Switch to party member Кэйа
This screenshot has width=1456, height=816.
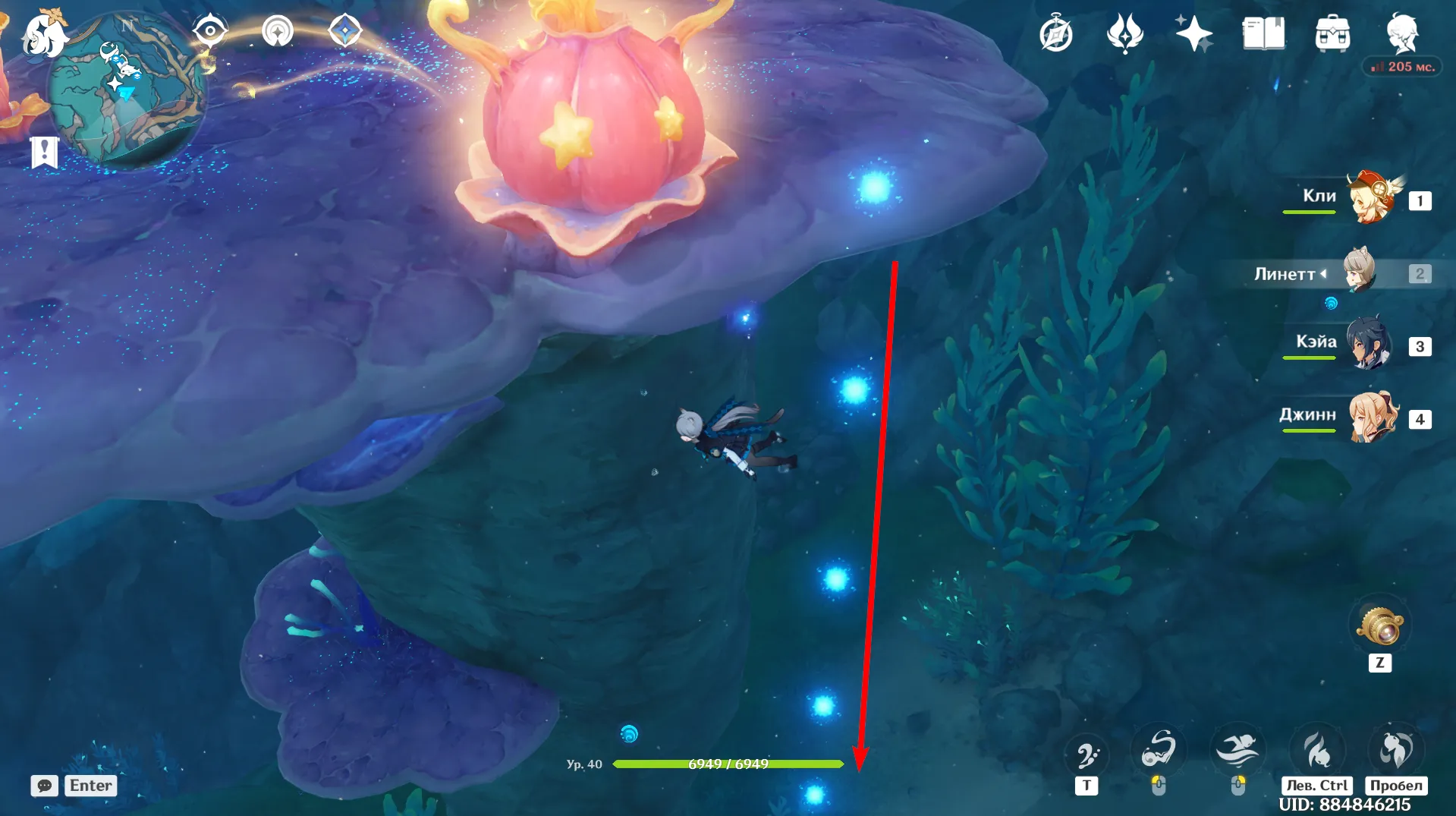pyautogui.click(x=1369, y=345)
